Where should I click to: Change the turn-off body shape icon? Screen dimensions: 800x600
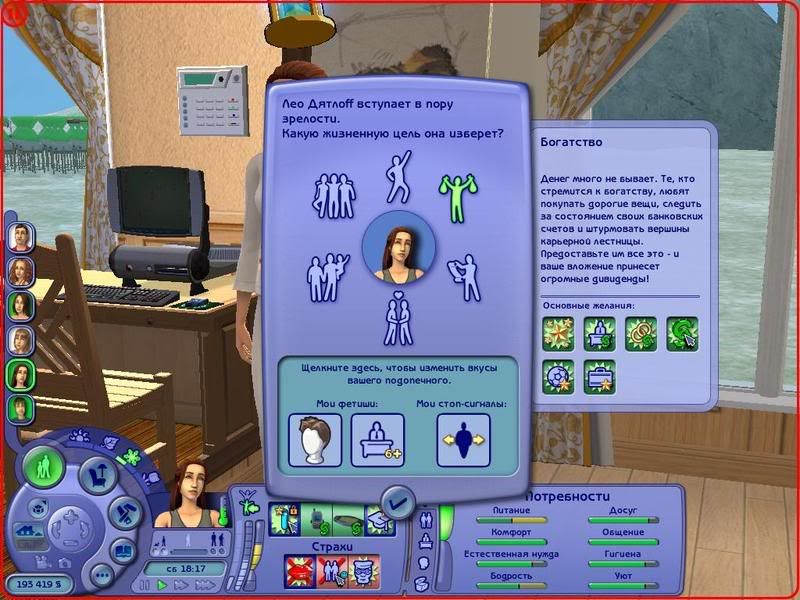[x=463, y=439]
